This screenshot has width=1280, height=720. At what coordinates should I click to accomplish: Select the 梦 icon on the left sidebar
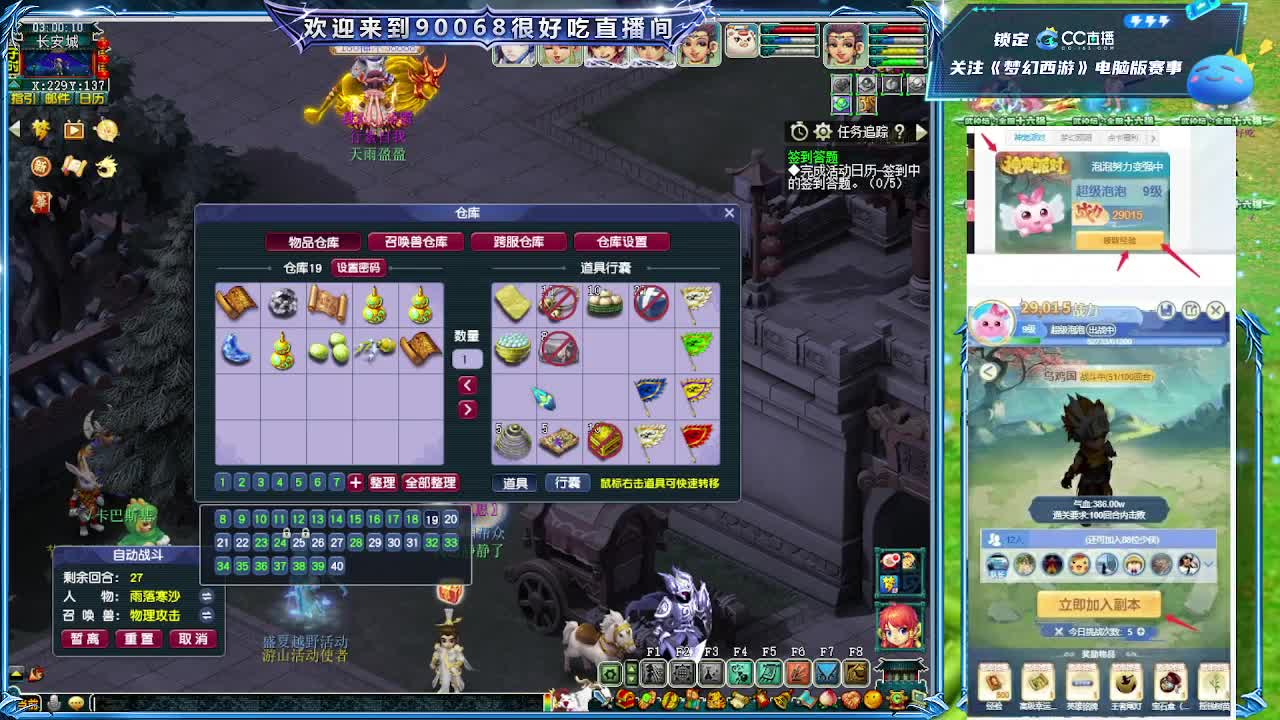(41, 130)
